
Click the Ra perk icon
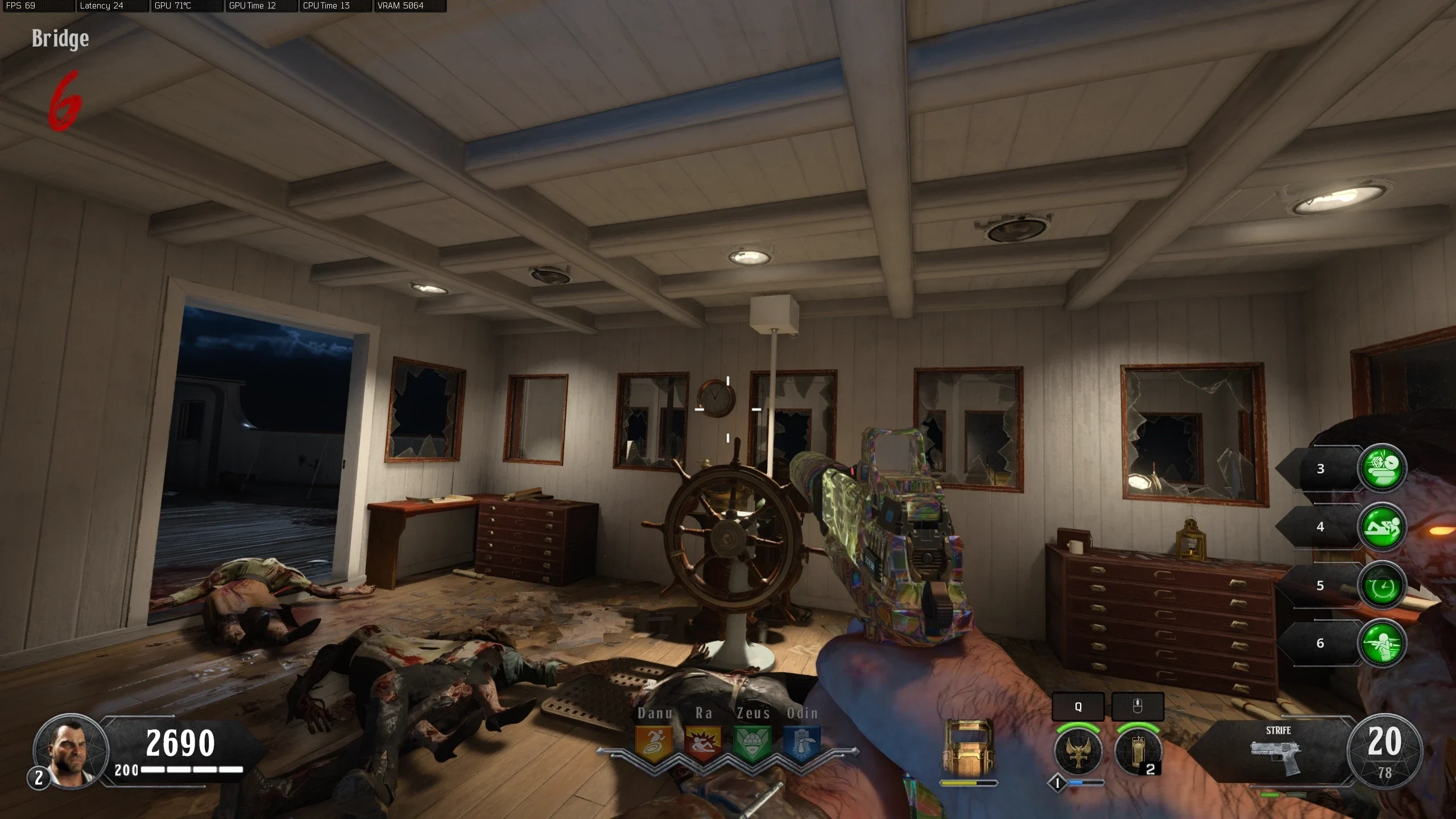click(703, 743)
